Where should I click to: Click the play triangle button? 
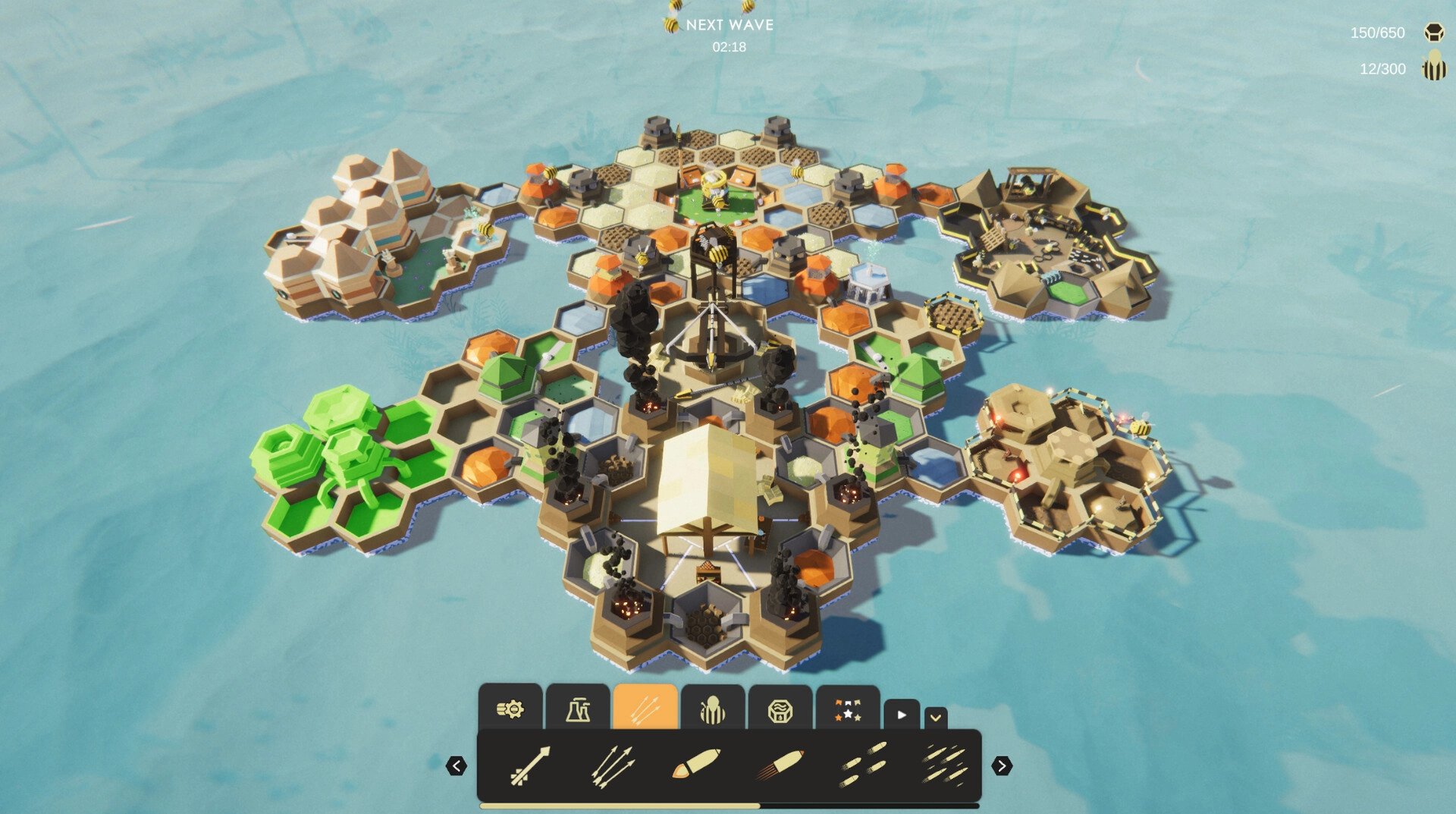[902, 715]
